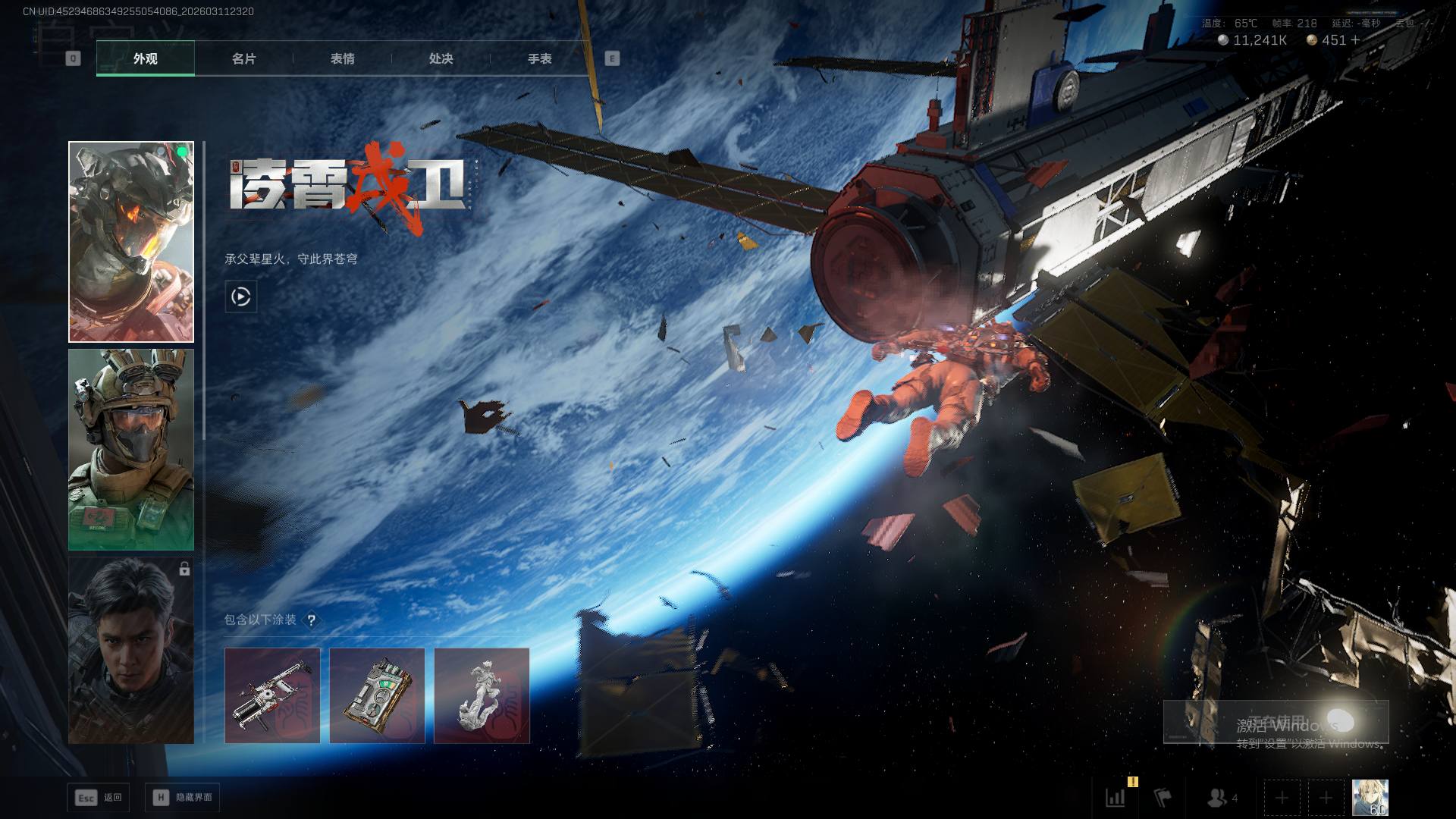Select the flaming armored helmet skin portrait

[131, 242]
